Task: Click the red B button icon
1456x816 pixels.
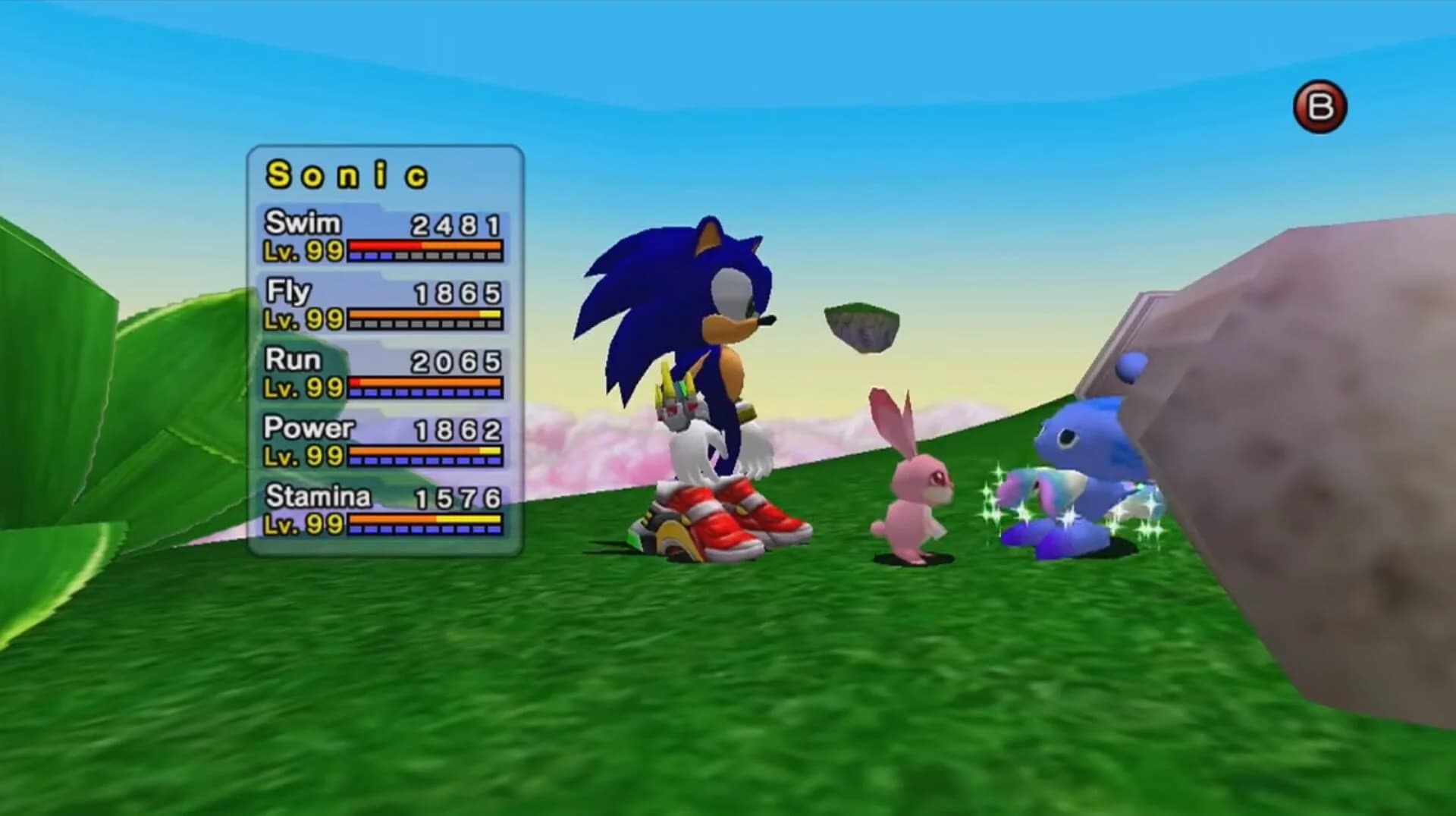Action: click(1321, 106)
